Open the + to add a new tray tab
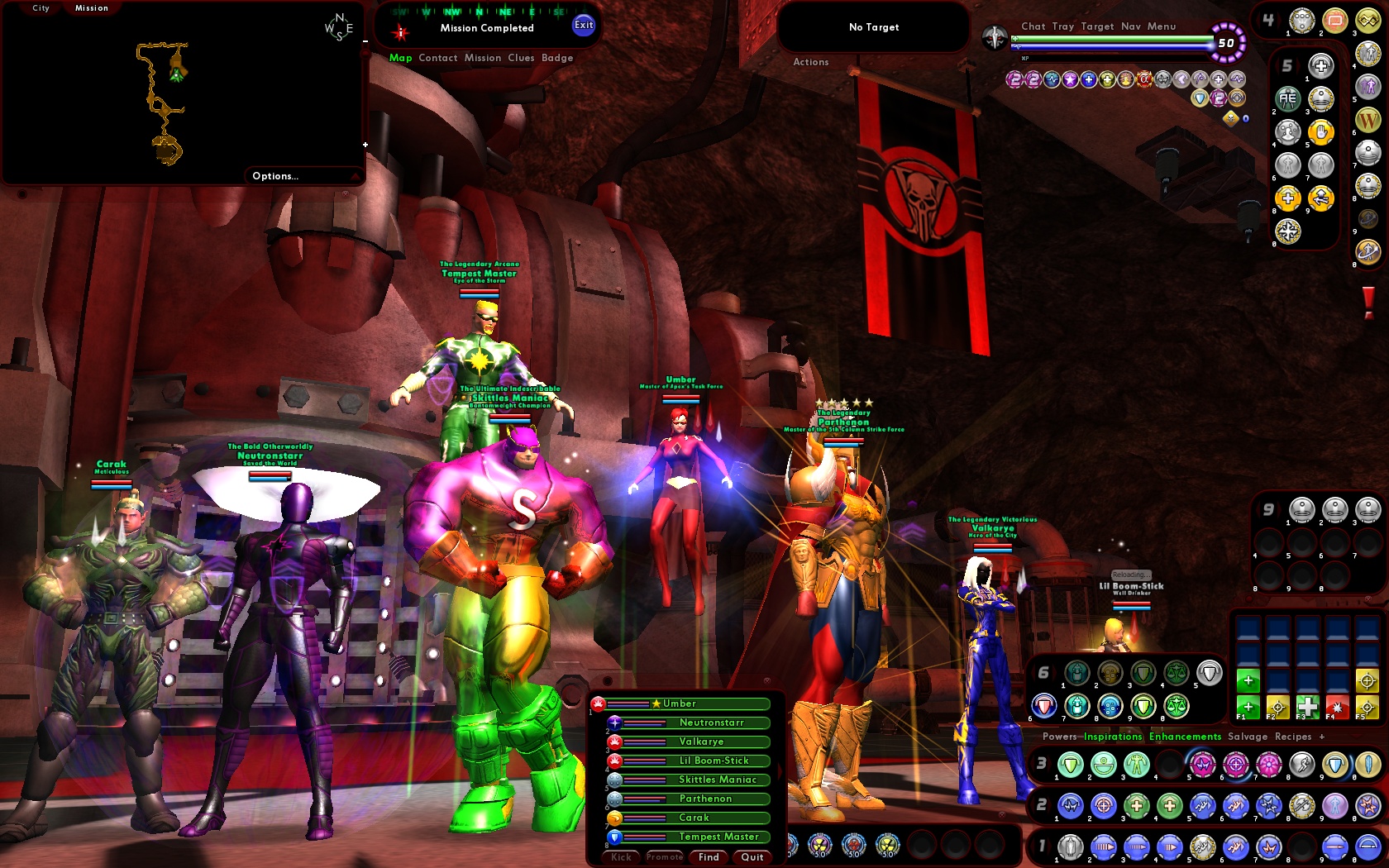The width and height of the screenshot is (1389, 868). pyautogui.click(x=1322, y=737)
